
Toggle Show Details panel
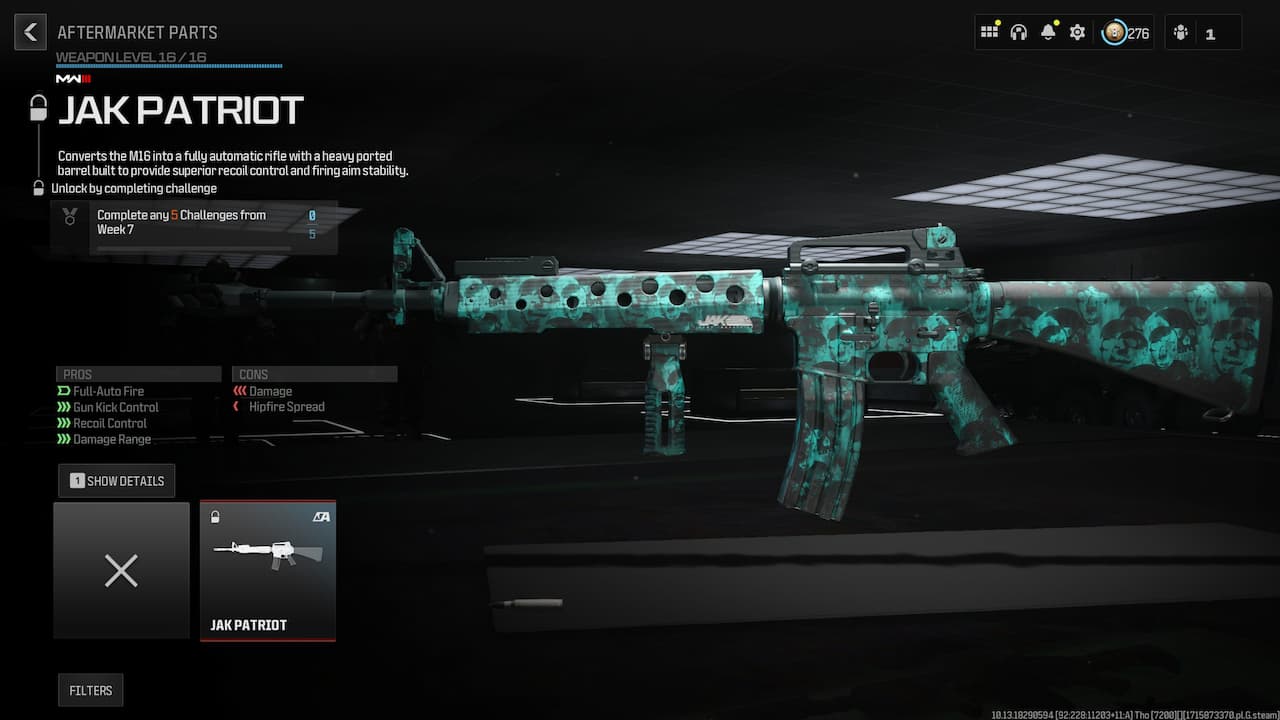click(116, 480)
